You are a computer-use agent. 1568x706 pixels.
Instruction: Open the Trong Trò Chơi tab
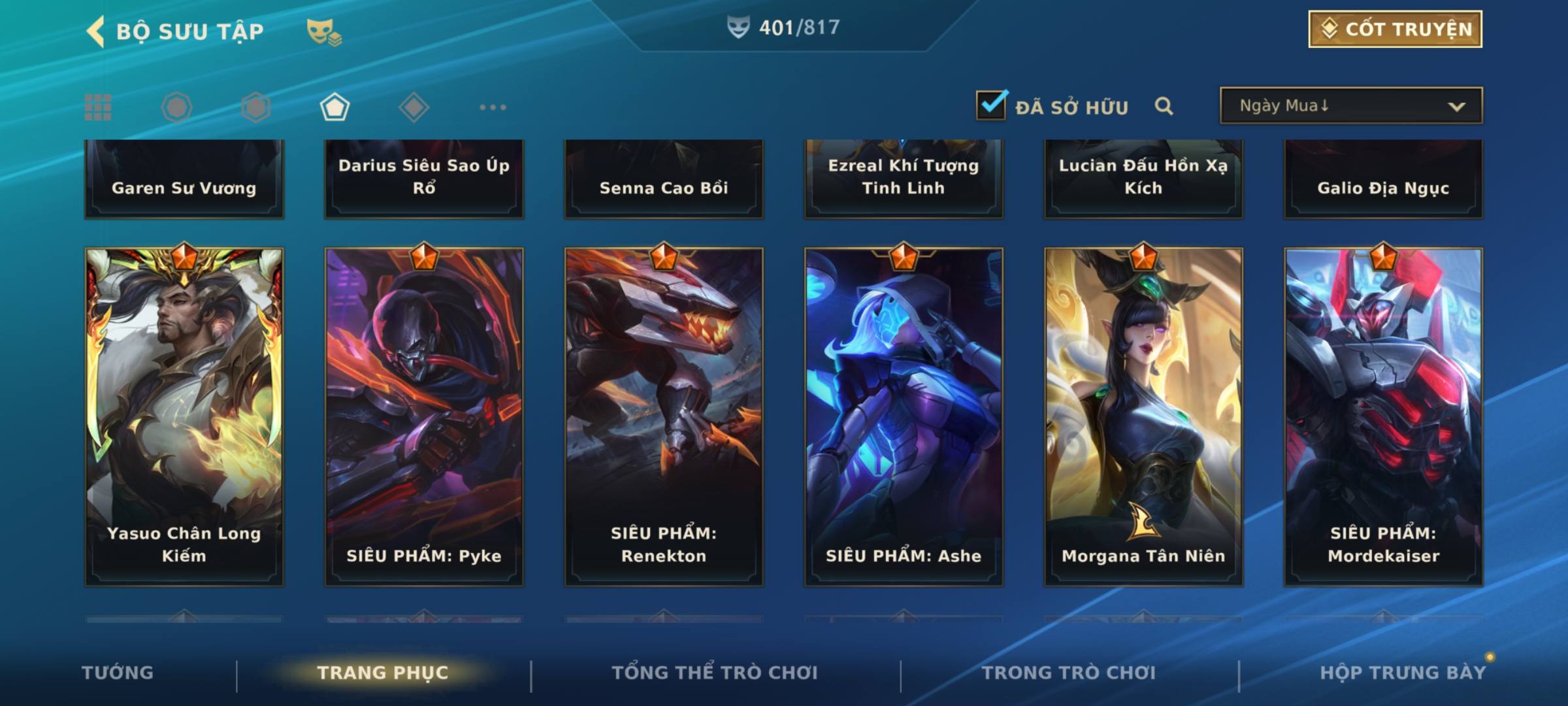(x=1069, y=673)
